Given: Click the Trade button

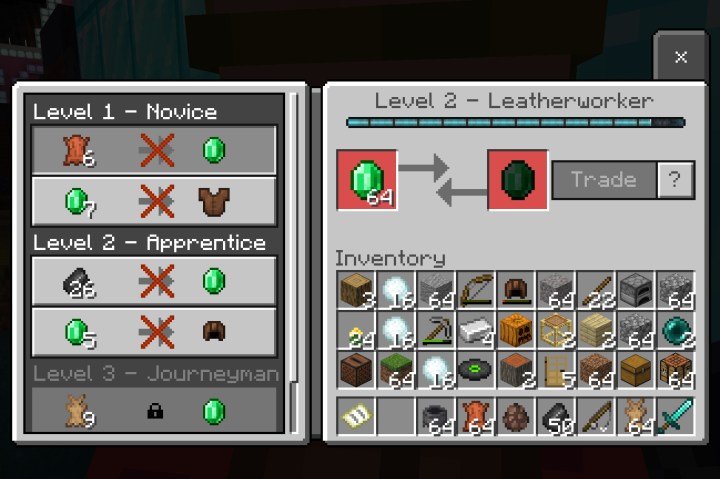Looking at the screenshot, I should pos(604,180).
